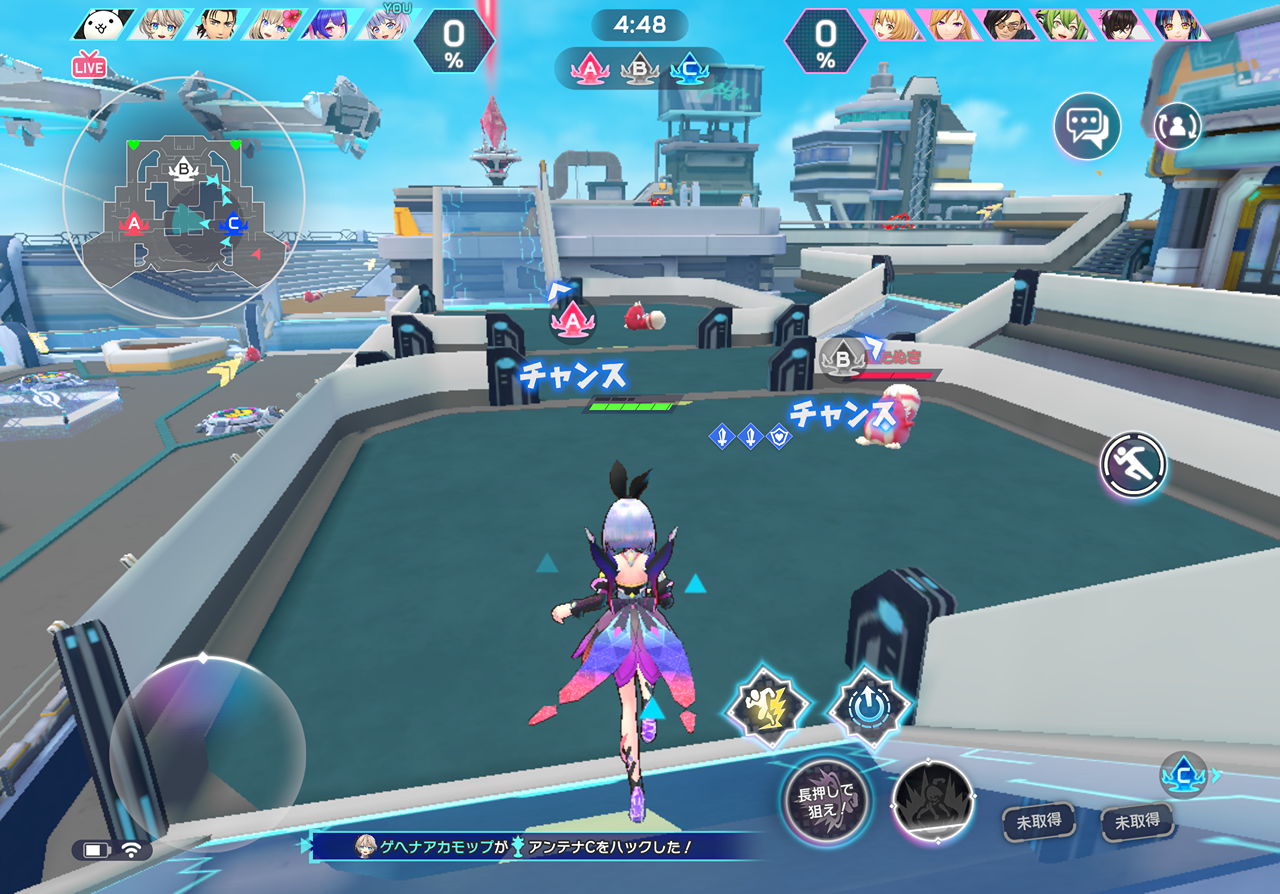Tap the team switch view icon
The height and width of the screenshot is (894, 1280).
(1177, 126)
